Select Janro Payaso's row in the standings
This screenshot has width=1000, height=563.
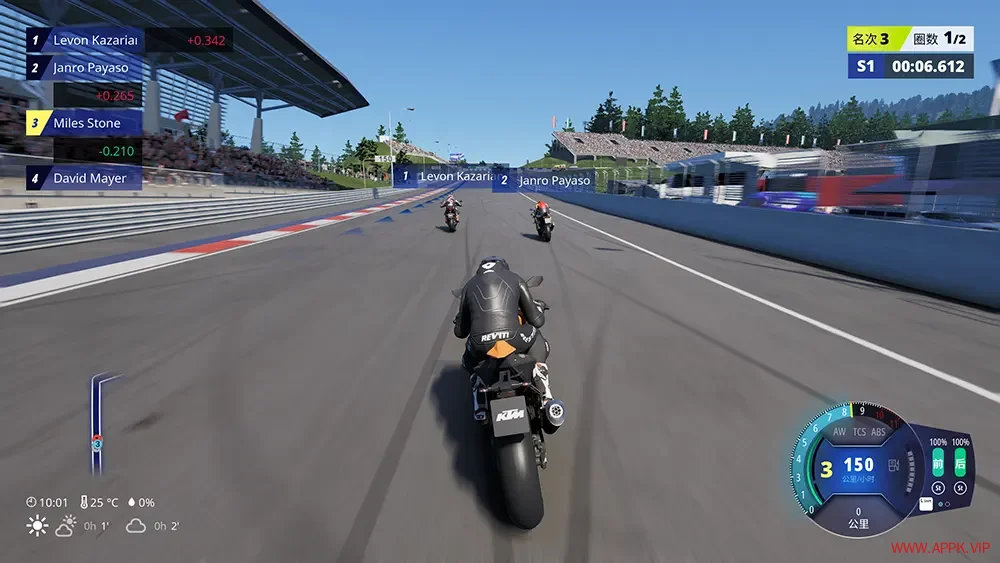(85, 68)
